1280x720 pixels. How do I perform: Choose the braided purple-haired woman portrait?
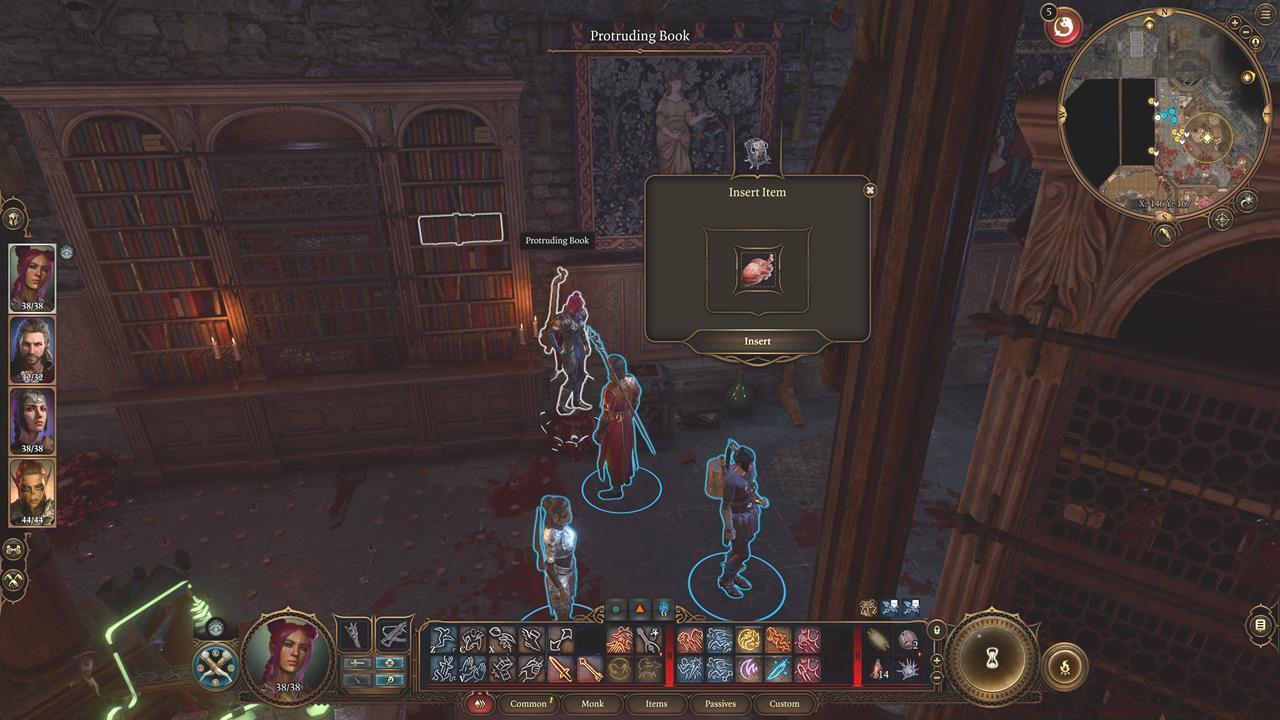[32, 421]
